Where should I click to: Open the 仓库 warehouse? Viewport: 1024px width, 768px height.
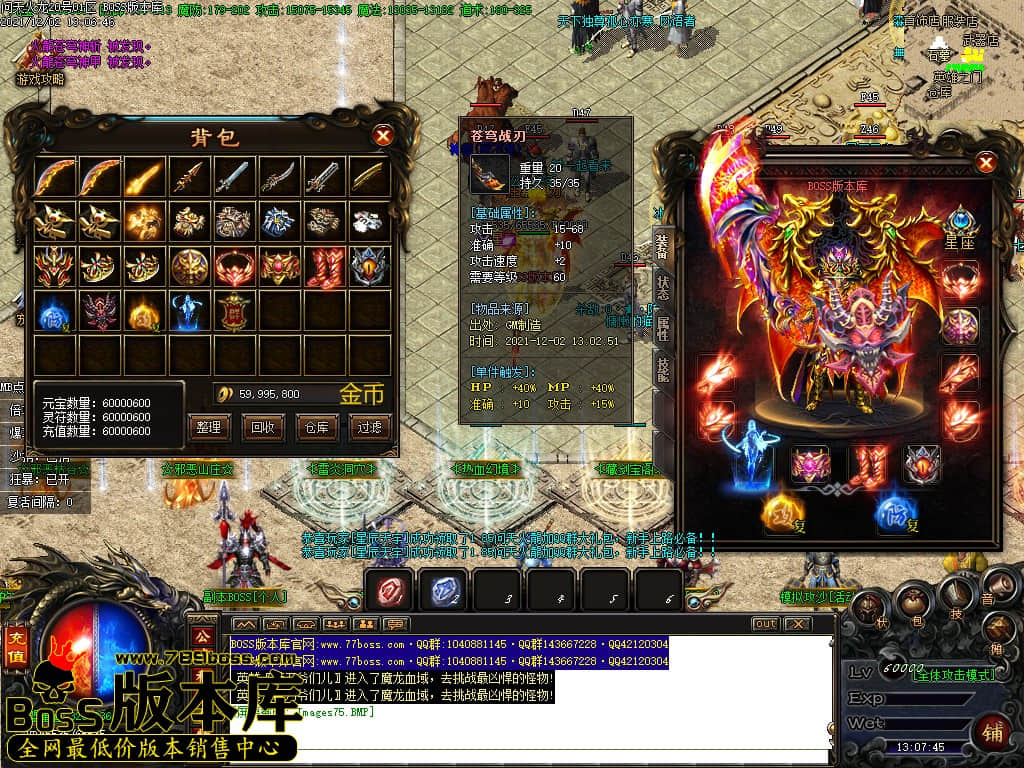tap(316, 427)
